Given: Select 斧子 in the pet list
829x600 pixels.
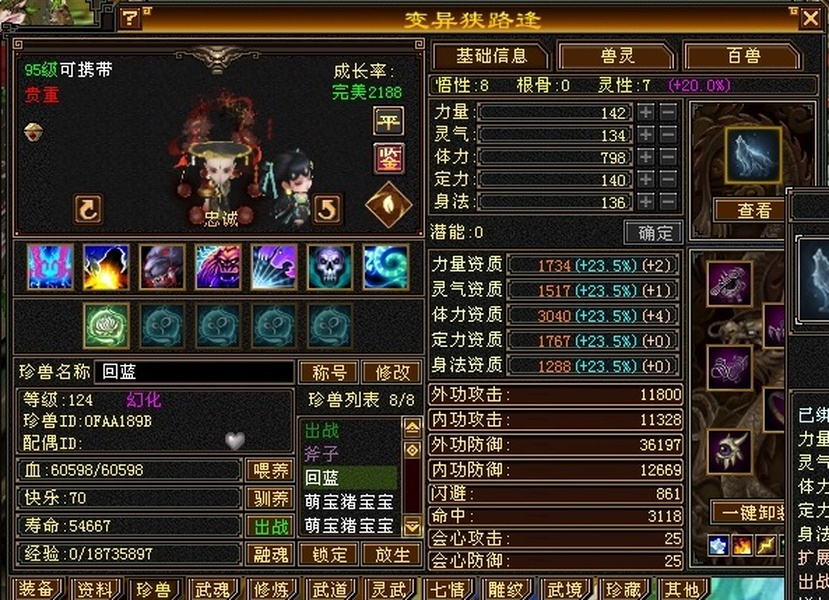Looking at the screenshot, I should click(x=322, y=454).
